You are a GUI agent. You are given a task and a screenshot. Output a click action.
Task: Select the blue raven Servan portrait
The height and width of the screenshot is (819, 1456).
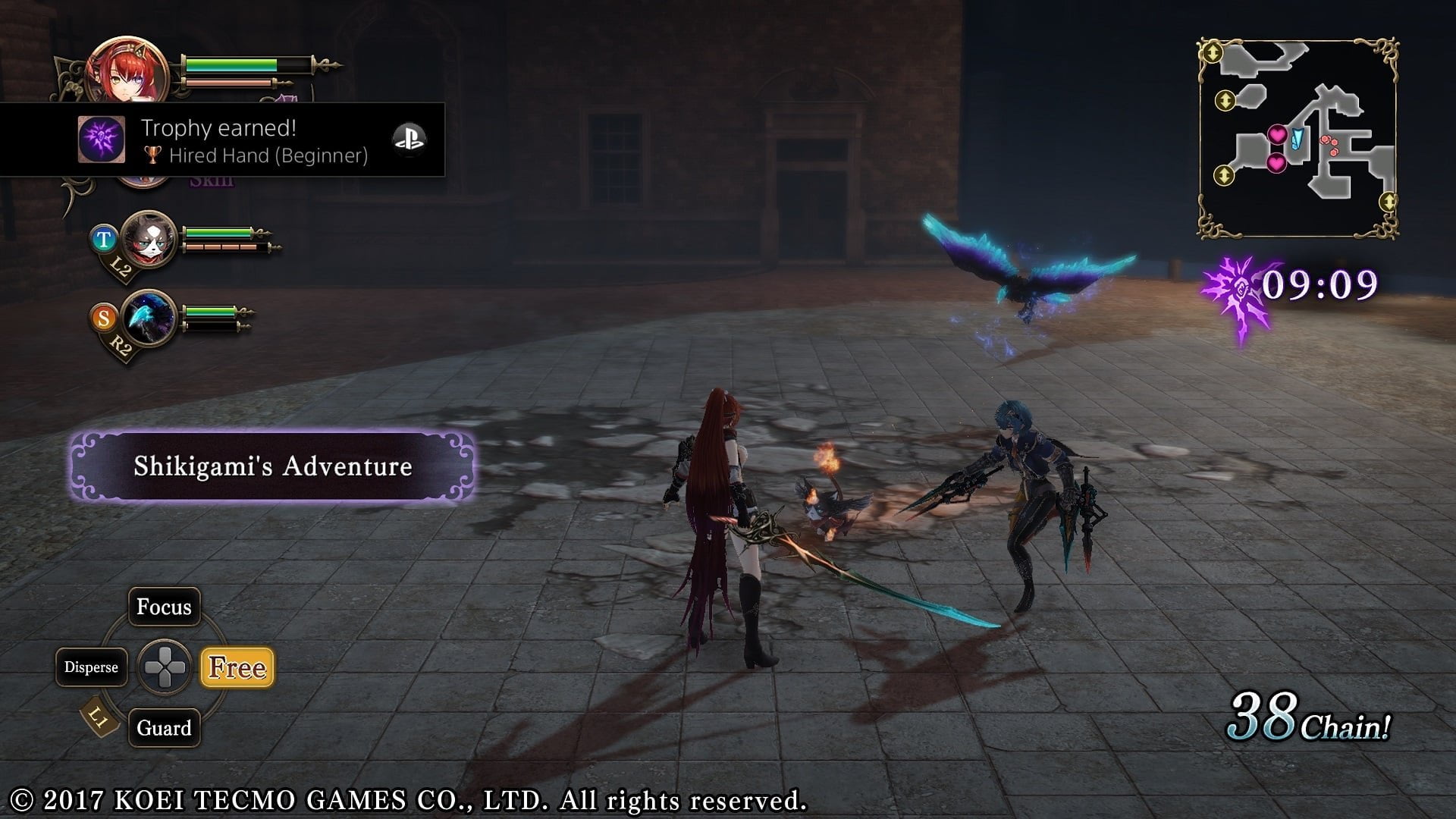[149, 318]
